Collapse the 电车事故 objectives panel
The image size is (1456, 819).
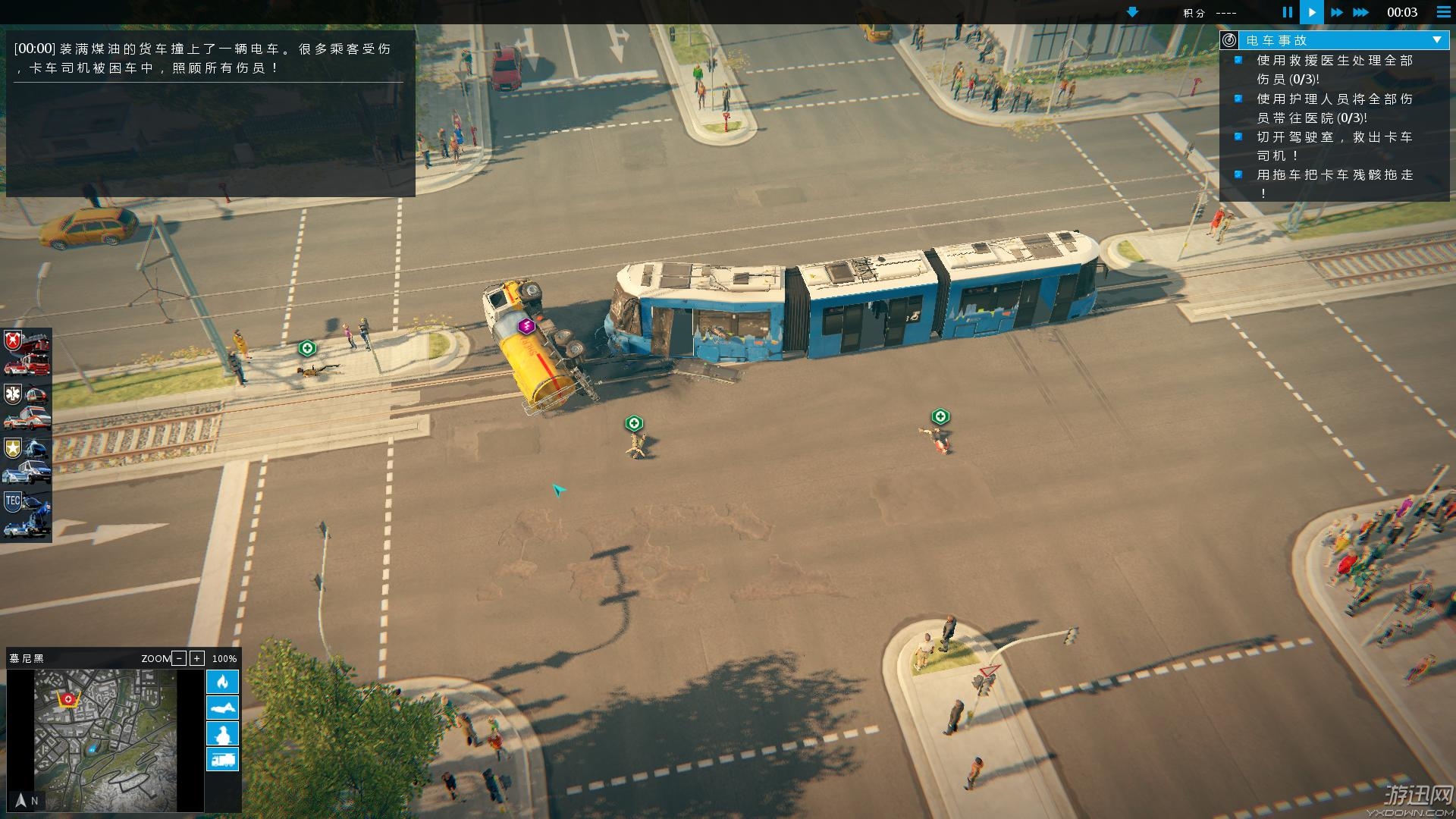tap(1436, 40)
